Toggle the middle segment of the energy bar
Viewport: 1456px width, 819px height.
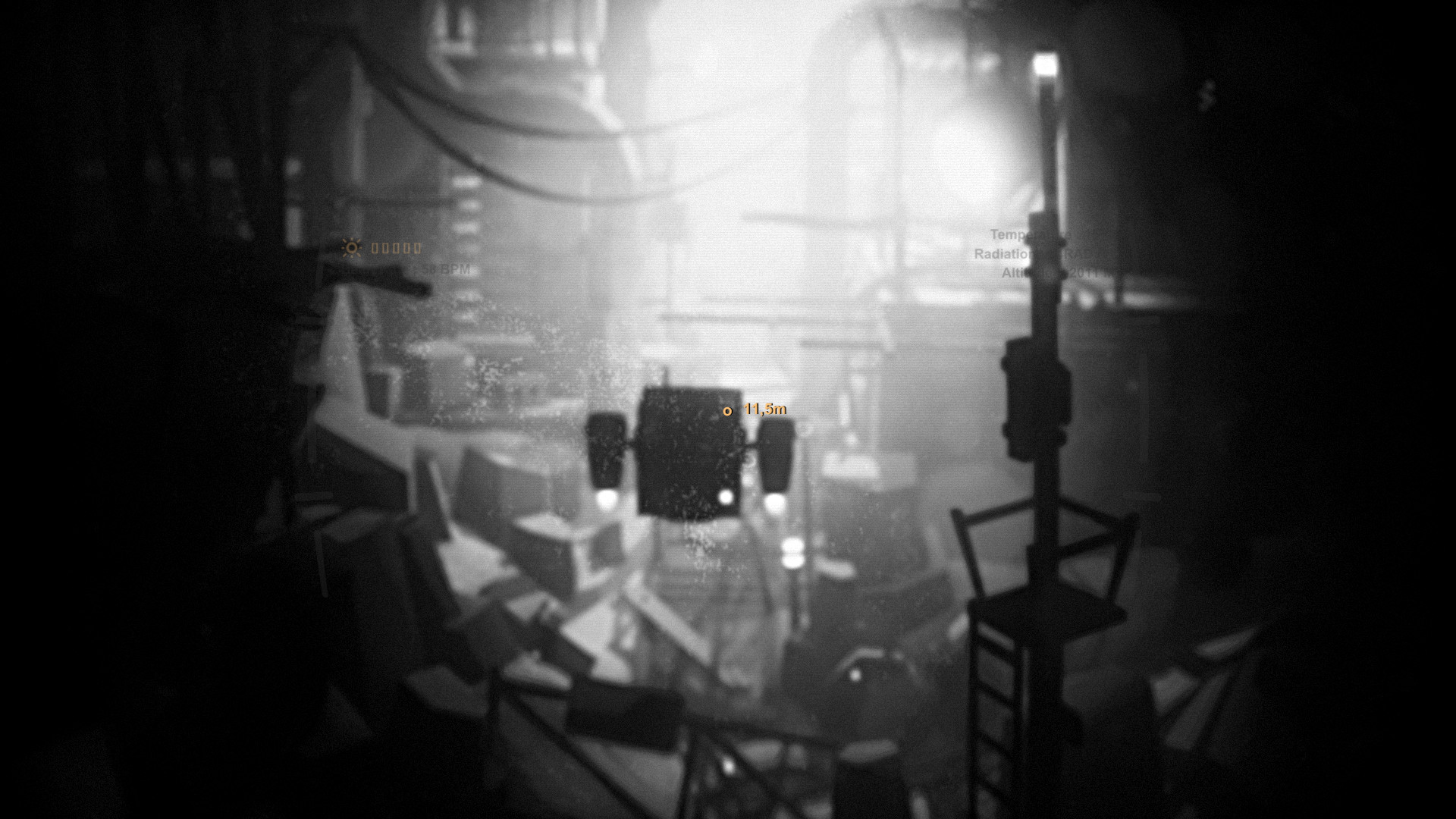[x=396, y=248]
